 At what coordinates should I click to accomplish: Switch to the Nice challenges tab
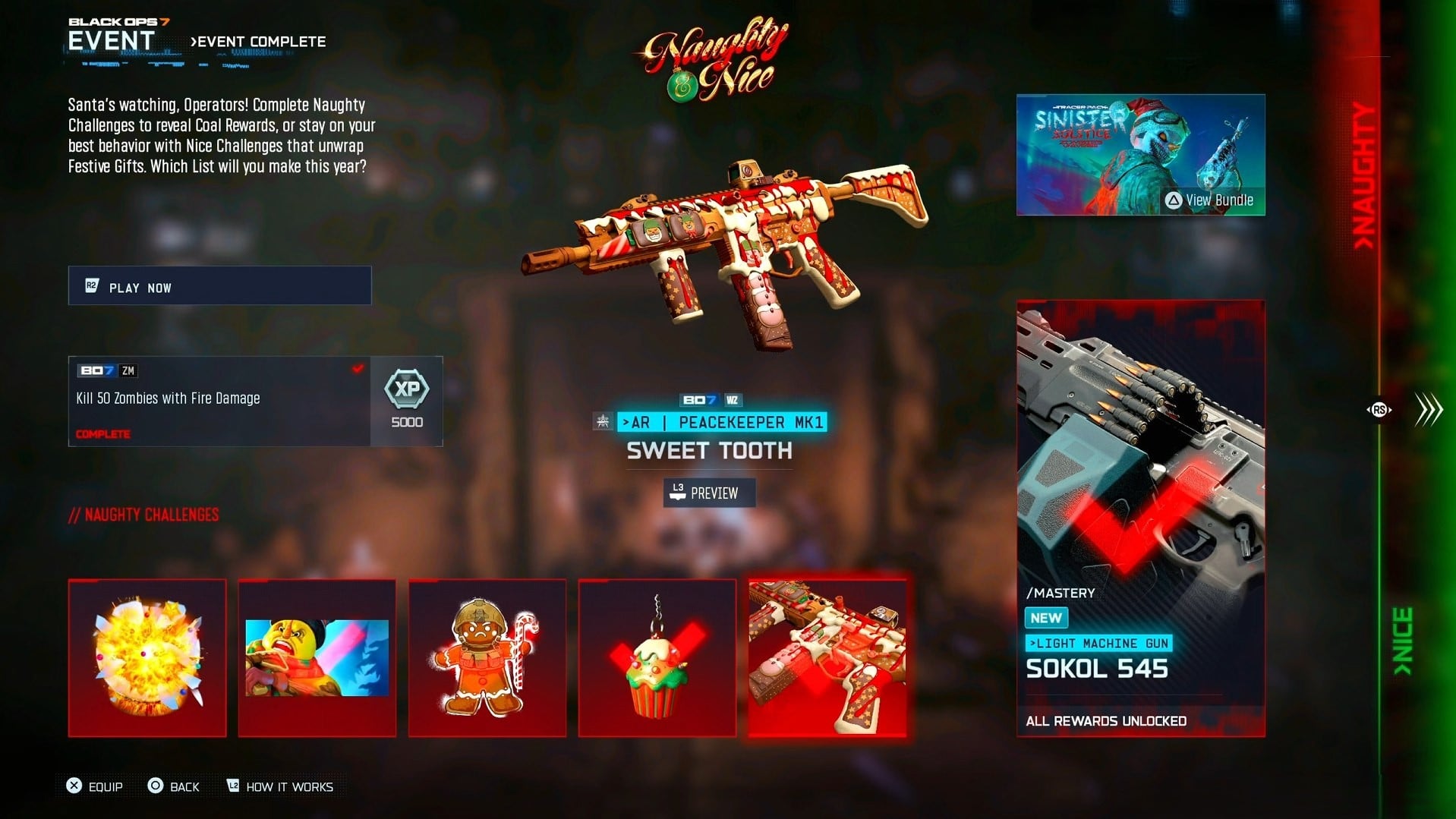[x=1403, y=641]
